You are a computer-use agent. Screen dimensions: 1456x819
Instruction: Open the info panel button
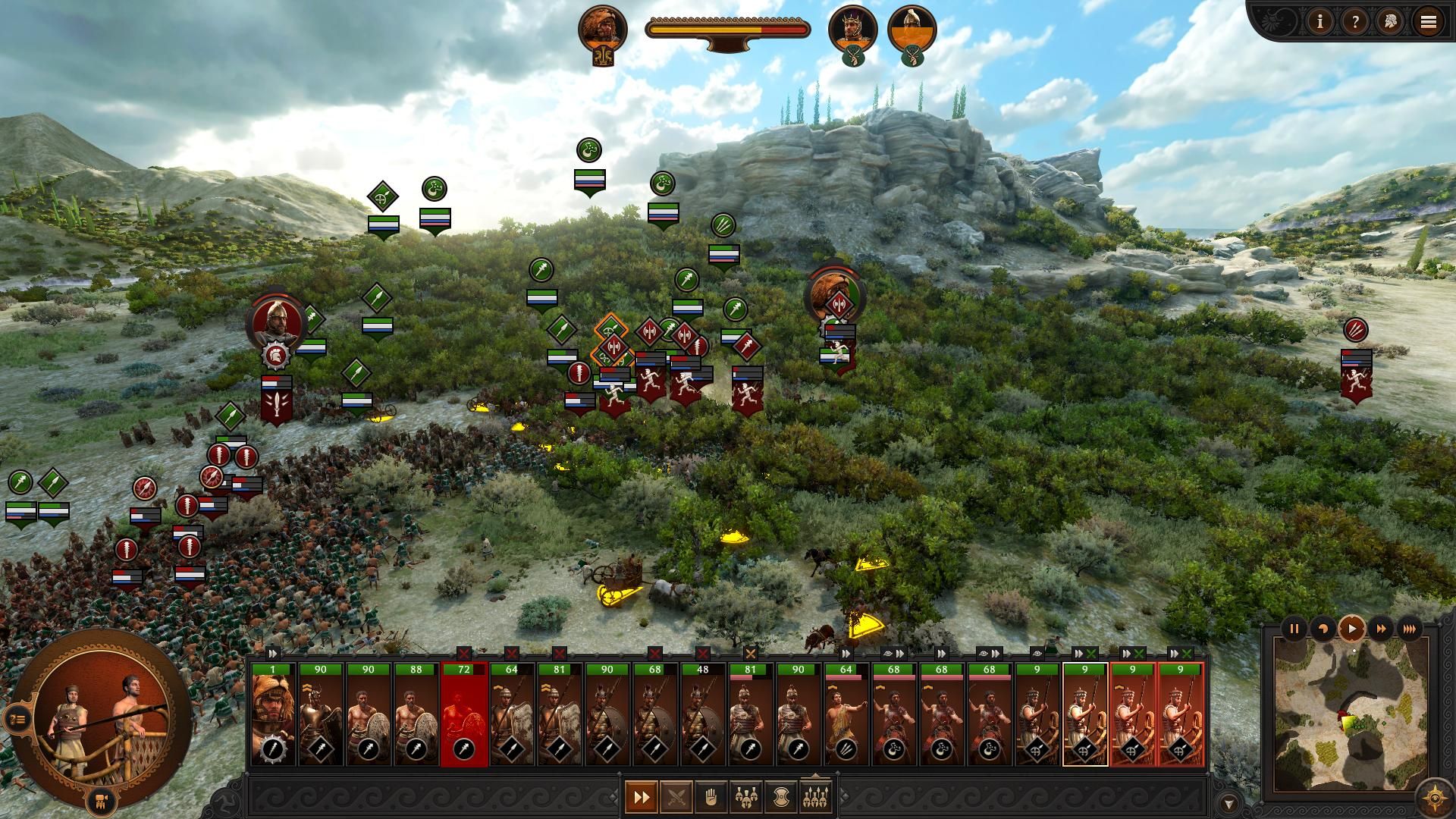[1320, 22]
